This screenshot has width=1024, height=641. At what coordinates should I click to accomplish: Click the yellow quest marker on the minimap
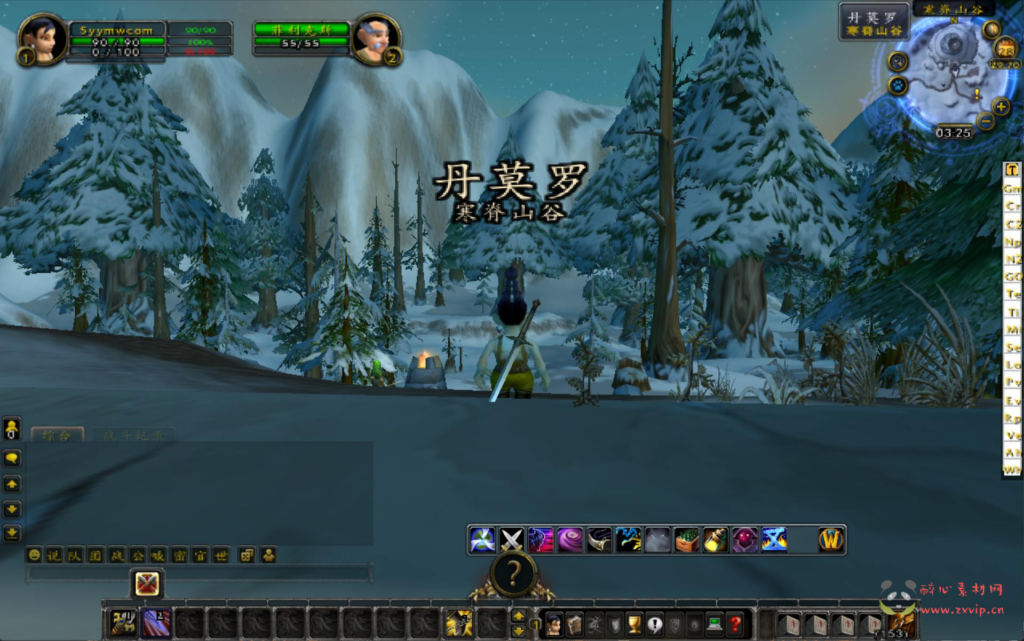(x=977, y=93)
